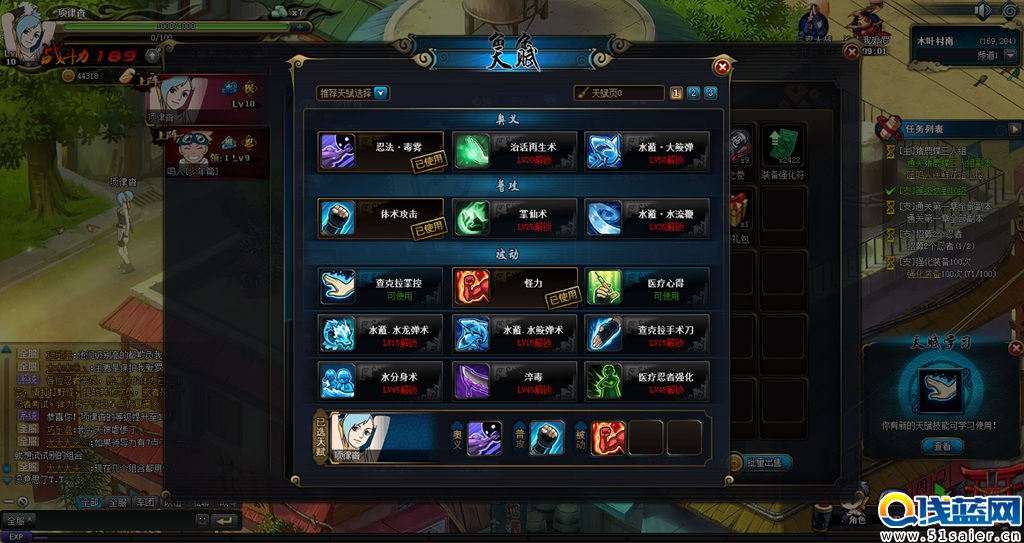This screenshot has height=543, width=1024.
Task: Equip the usable 查克拉掌控 passive
Action: click(x=380, y=286)
